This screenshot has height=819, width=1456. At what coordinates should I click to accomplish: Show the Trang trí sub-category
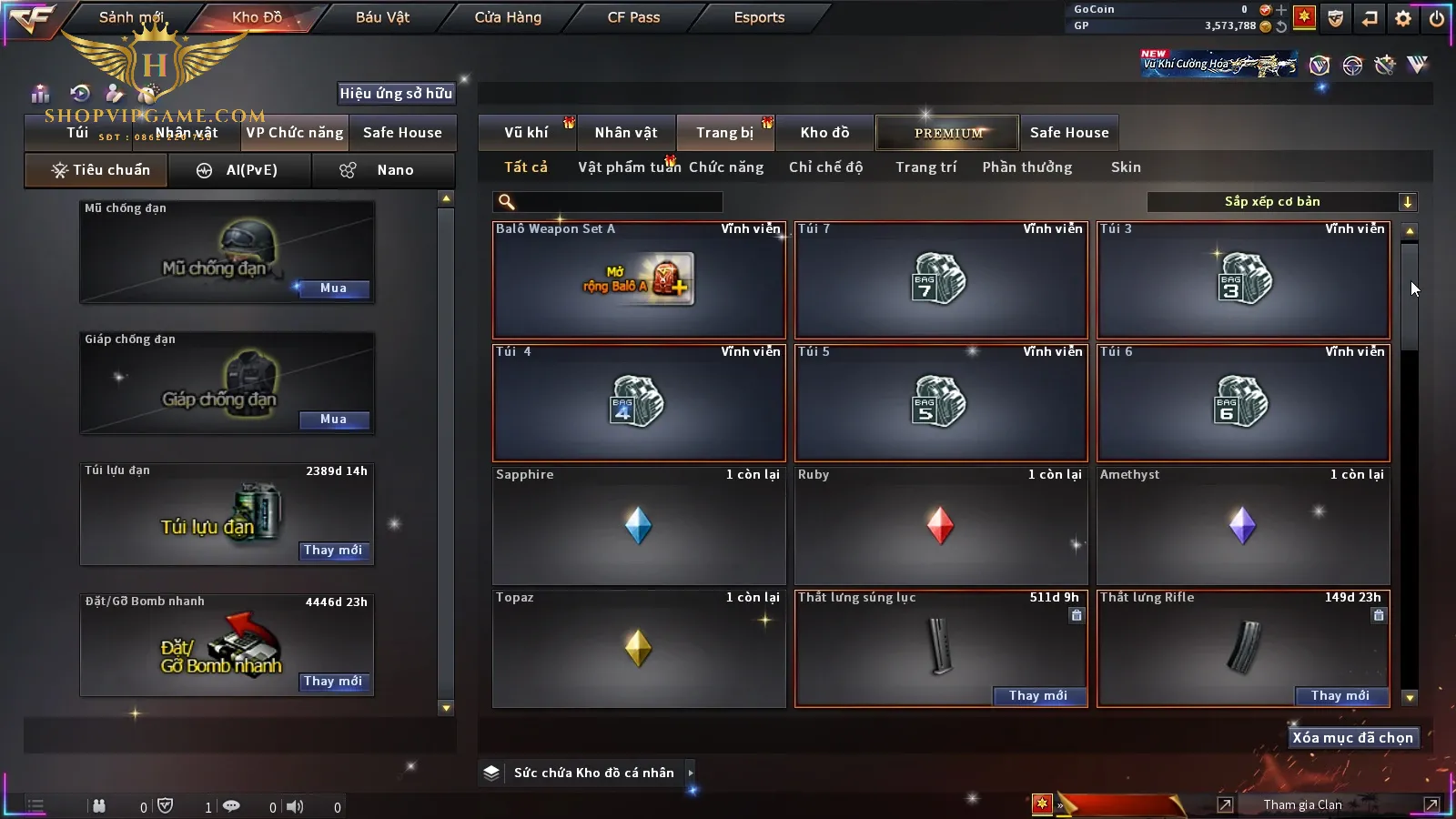coord(925,167)
